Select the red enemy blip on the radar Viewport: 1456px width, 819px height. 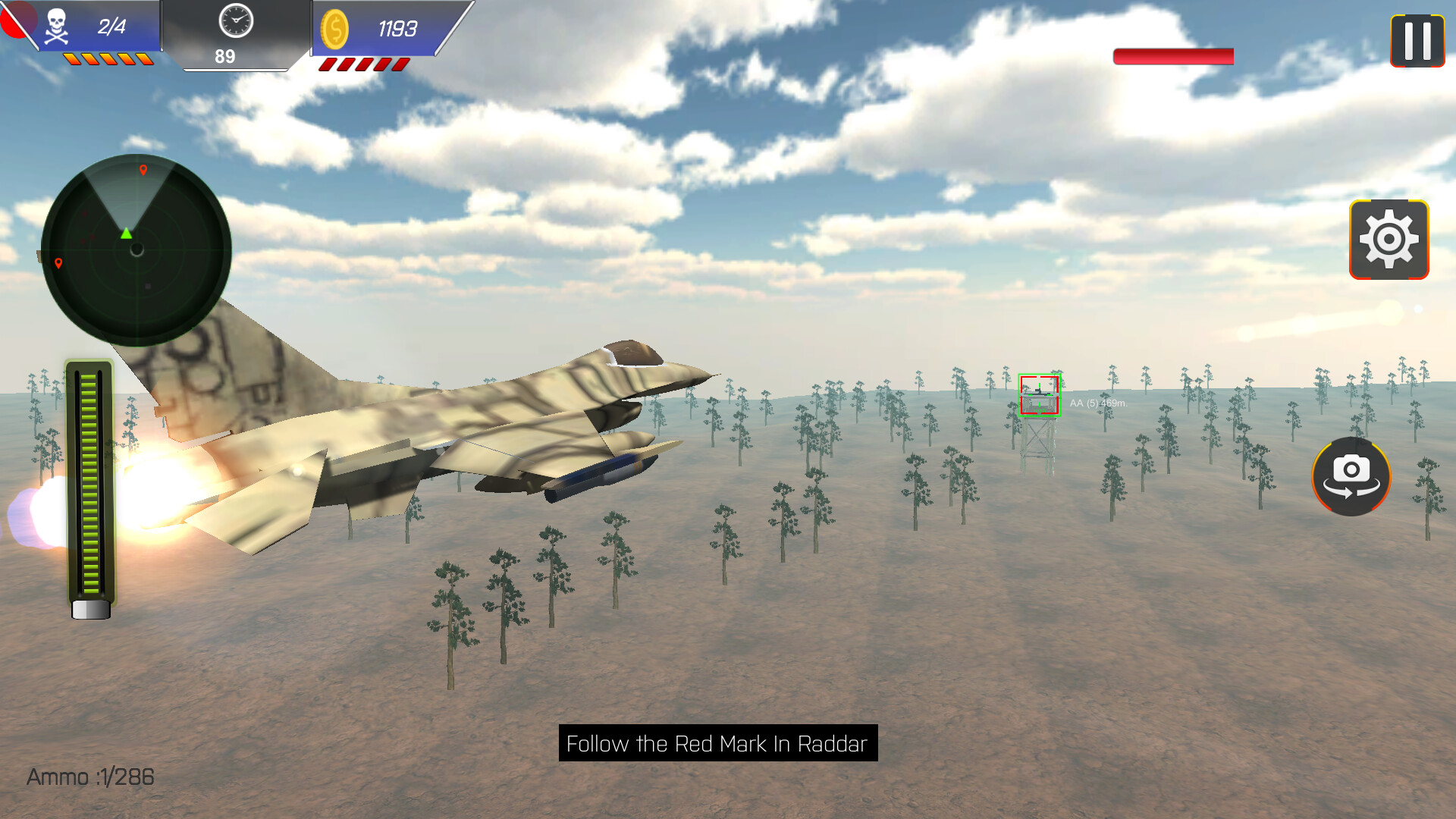[144, 171]
